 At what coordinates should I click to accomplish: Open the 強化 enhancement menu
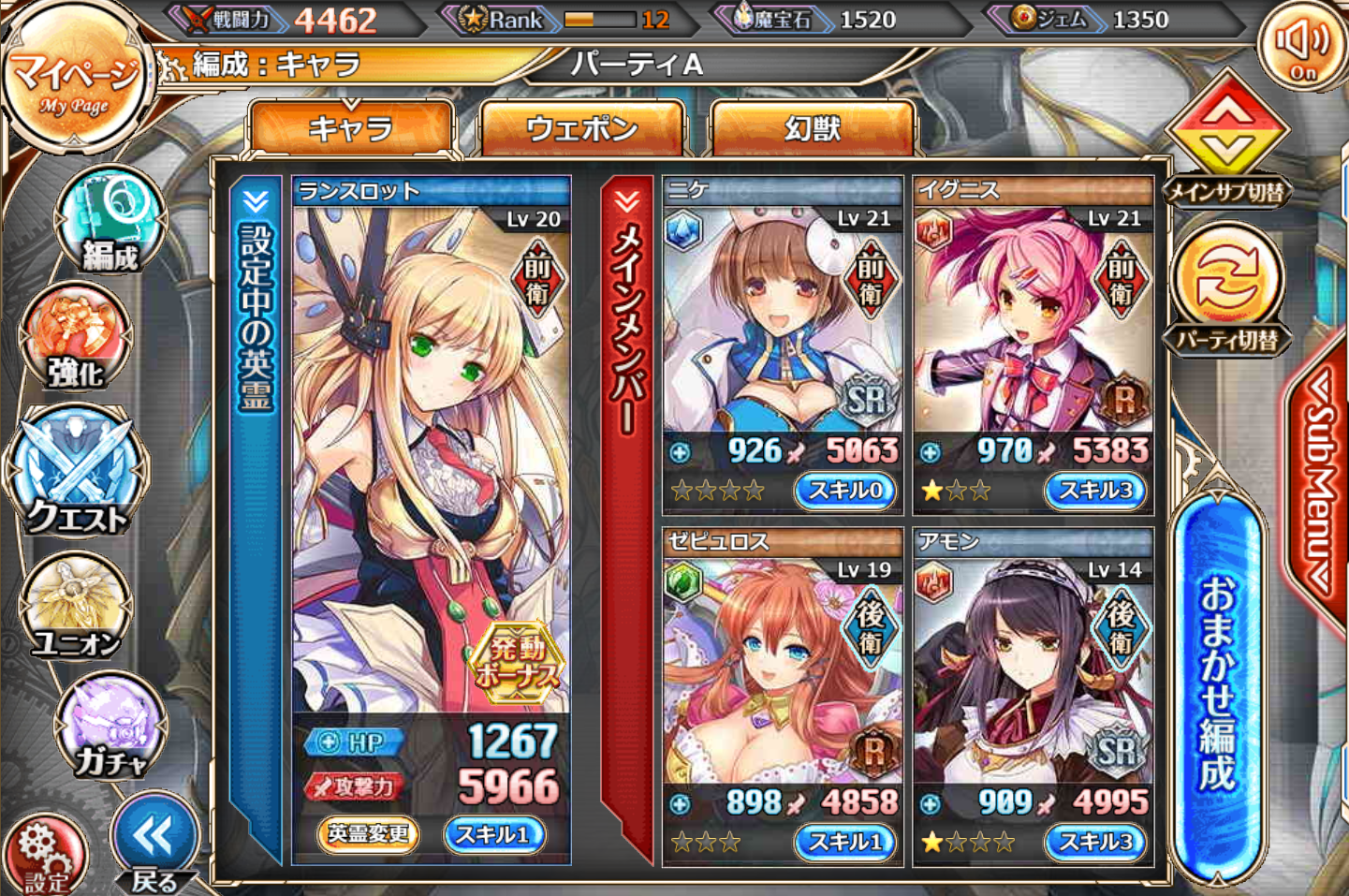[x=77, y=339]
